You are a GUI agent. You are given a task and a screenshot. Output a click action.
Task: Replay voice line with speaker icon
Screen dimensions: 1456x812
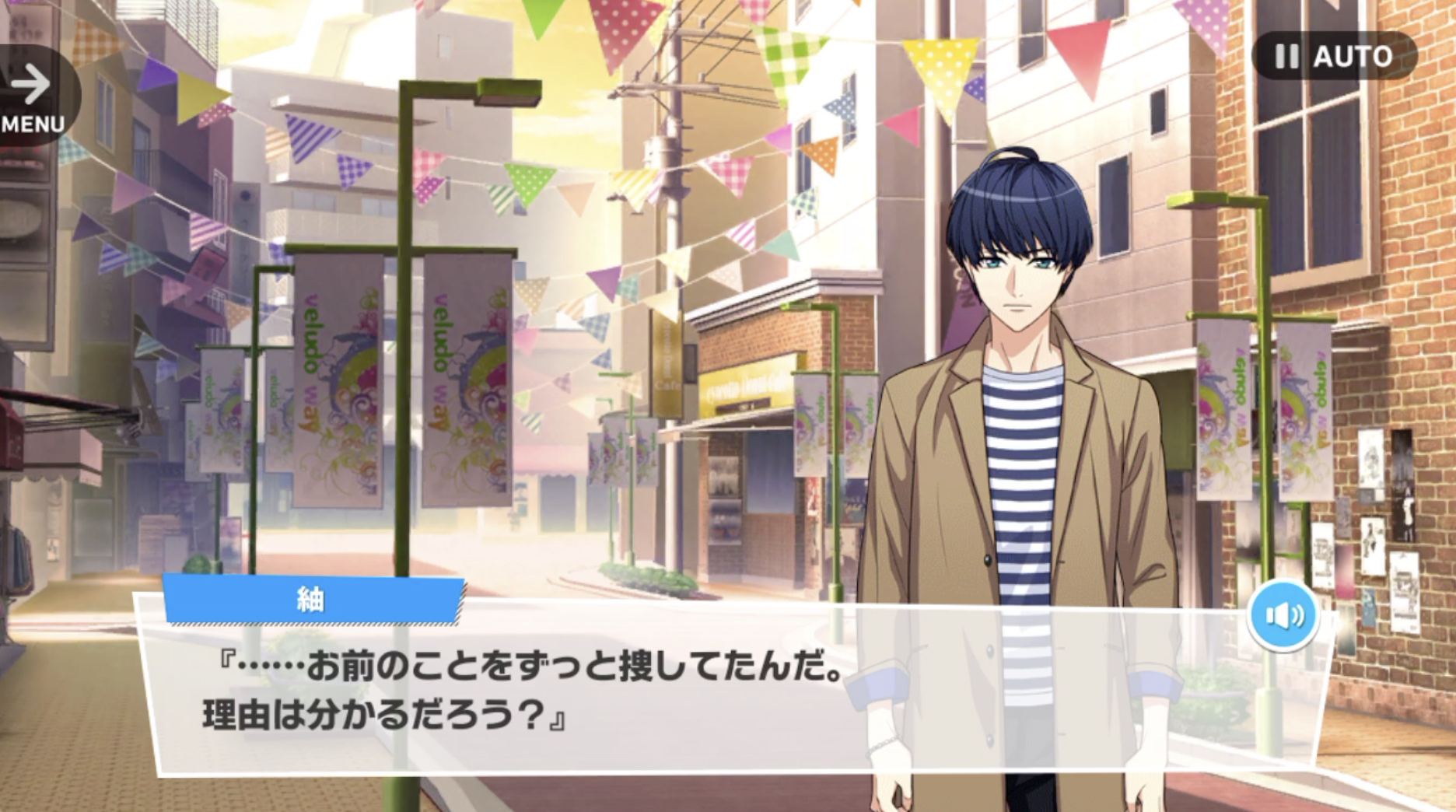pos(1283,616)
